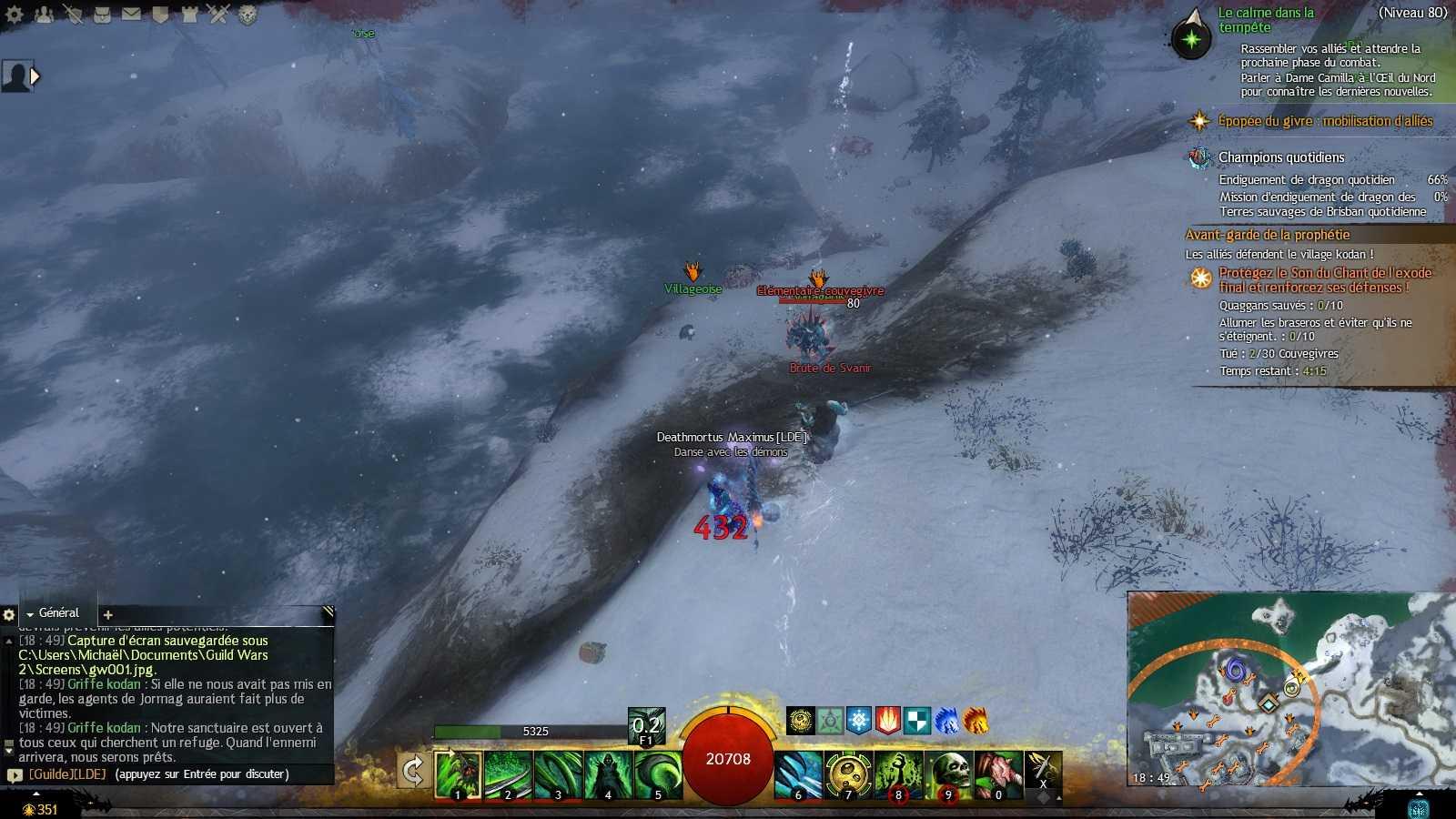Open chat settings gear

(x=9, y=615)
